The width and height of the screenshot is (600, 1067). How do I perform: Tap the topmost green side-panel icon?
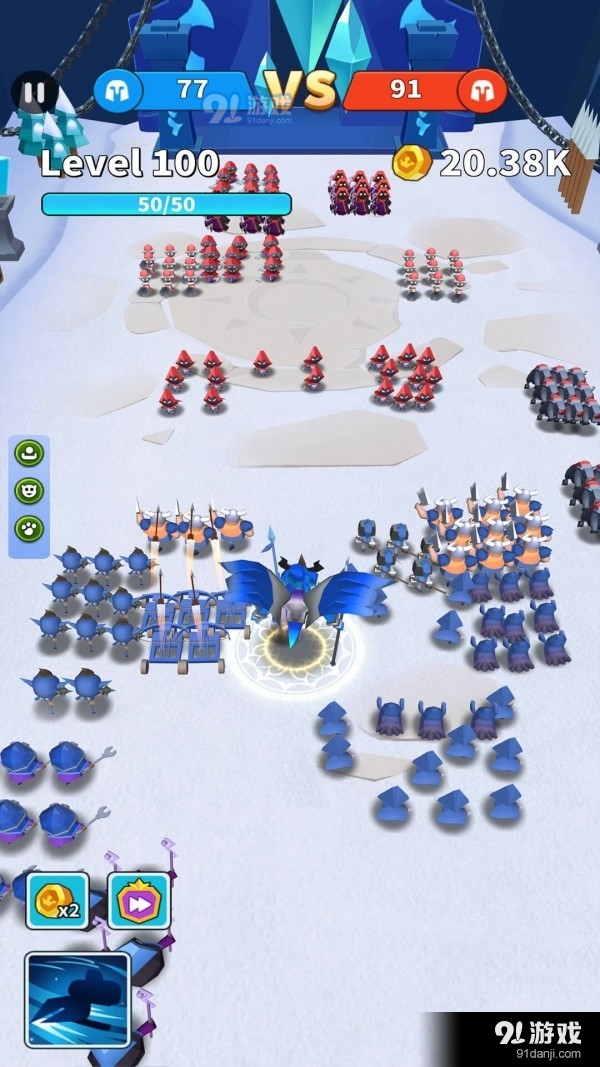(x=29, y=453)
